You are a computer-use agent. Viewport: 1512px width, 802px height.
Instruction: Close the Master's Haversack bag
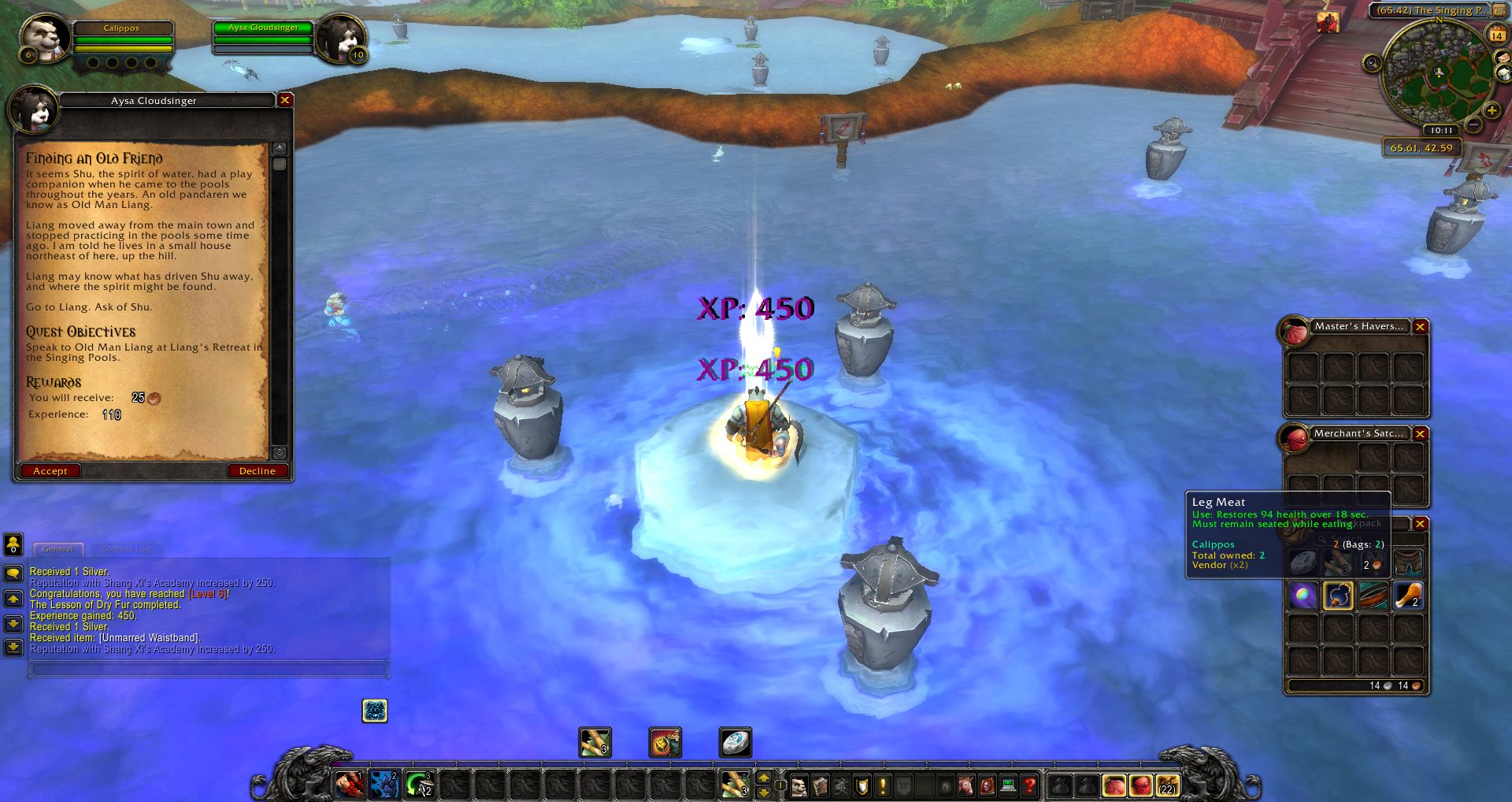[1420, 327]
